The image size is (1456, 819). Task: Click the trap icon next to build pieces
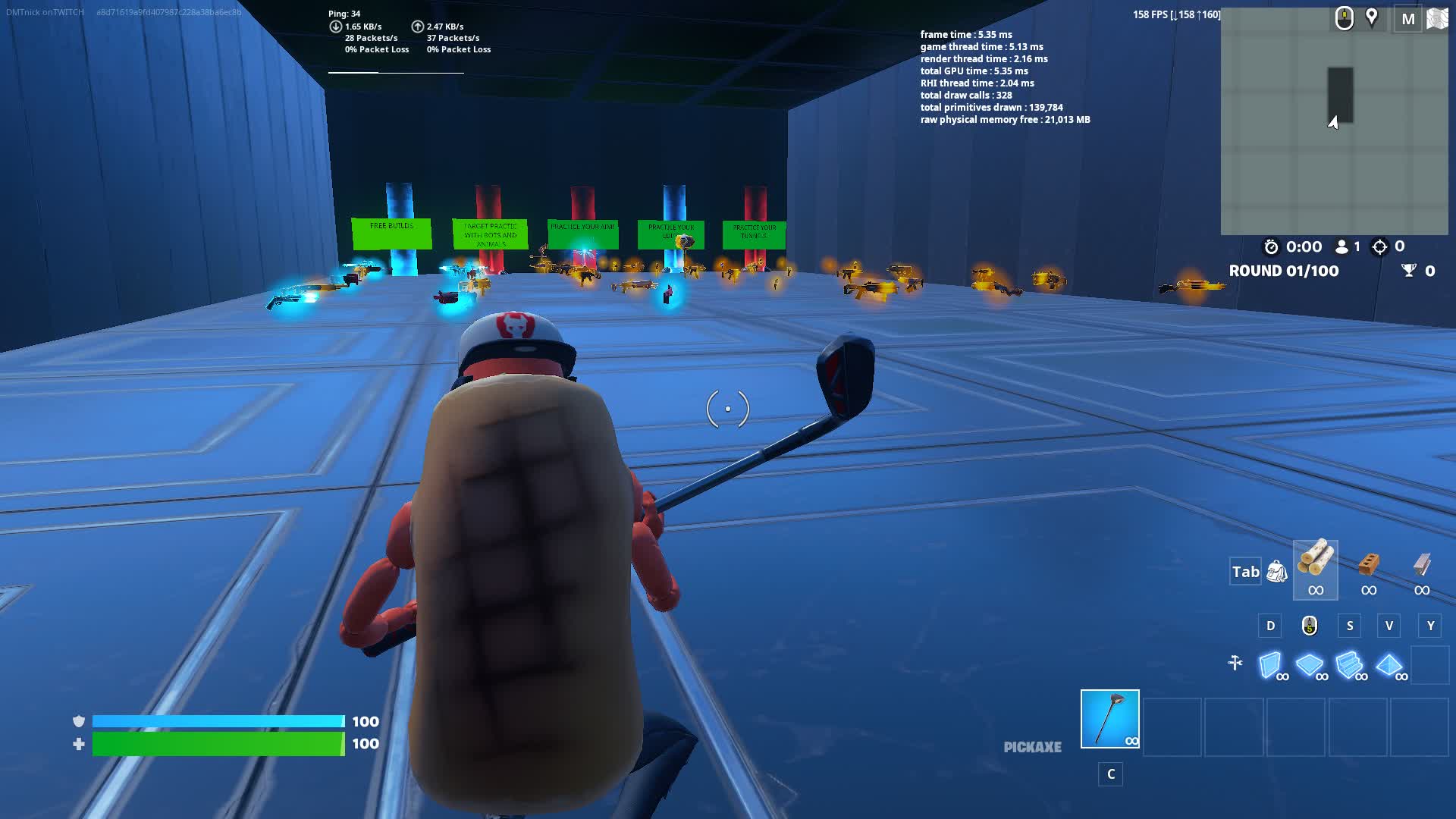(x=1236, y=662)
